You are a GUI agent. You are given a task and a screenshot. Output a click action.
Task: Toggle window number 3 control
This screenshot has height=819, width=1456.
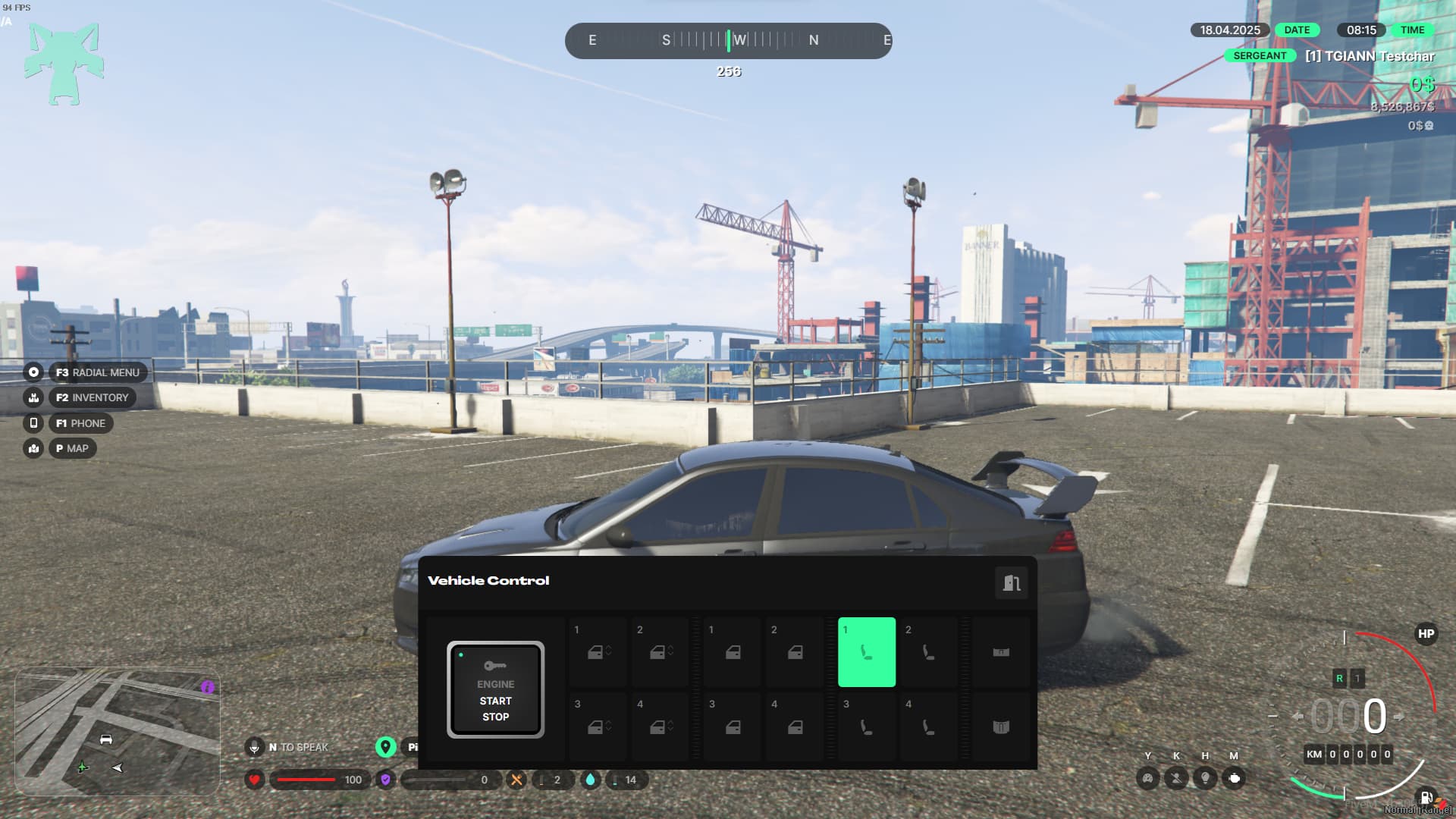coord(598,726)
